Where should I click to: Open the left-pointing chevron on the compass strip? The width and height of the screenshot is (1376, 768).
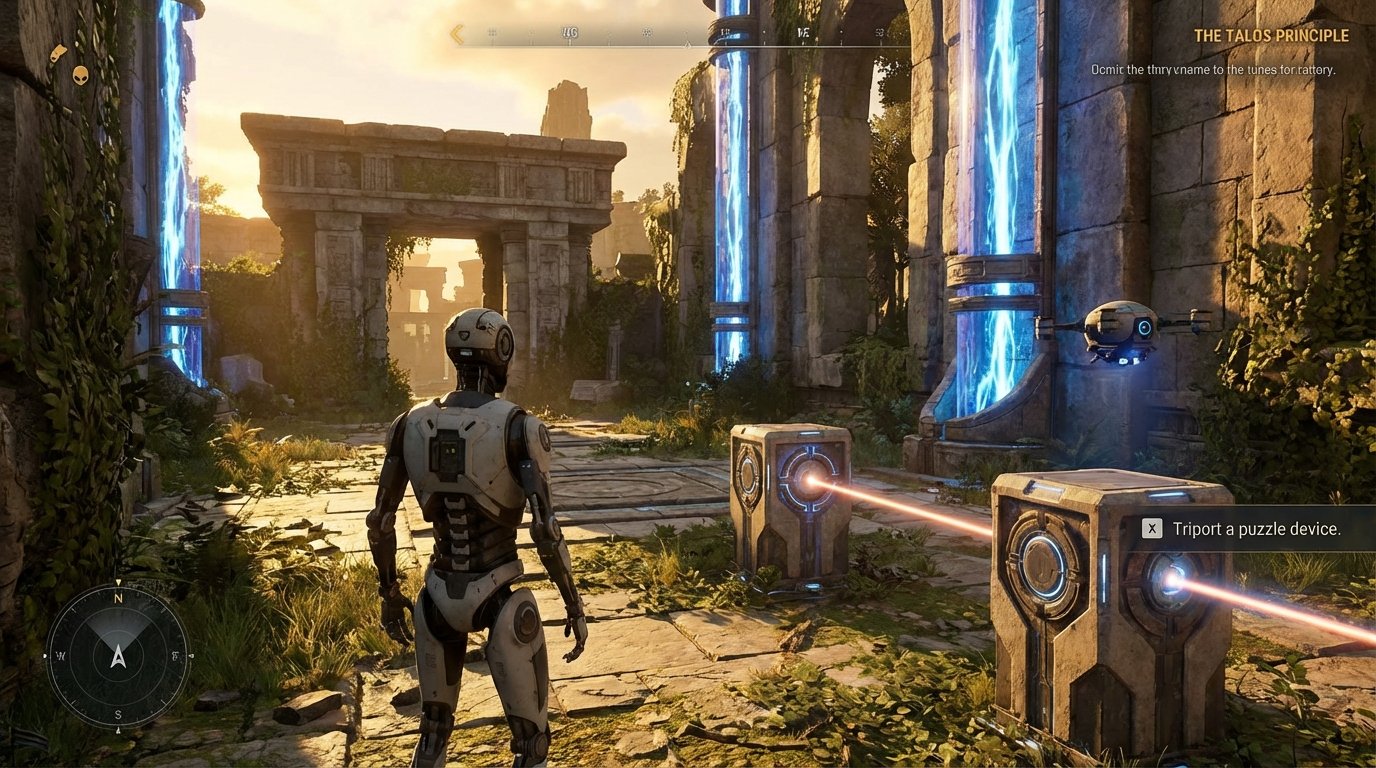tap(457, 33)
